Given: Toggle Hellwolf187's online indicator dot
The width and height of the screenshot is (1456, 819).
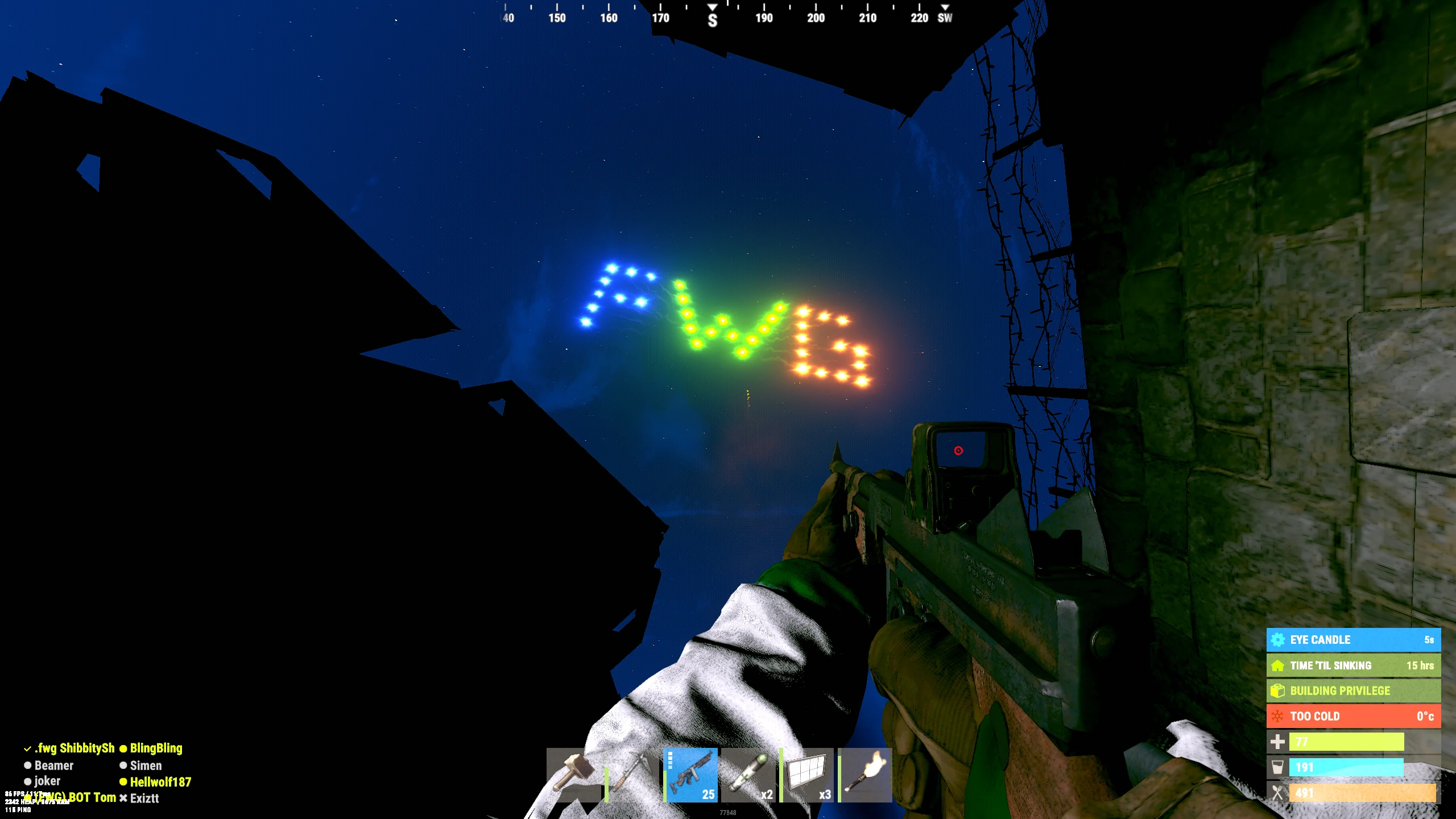Looking at the screenshot, I should (123, 781).
